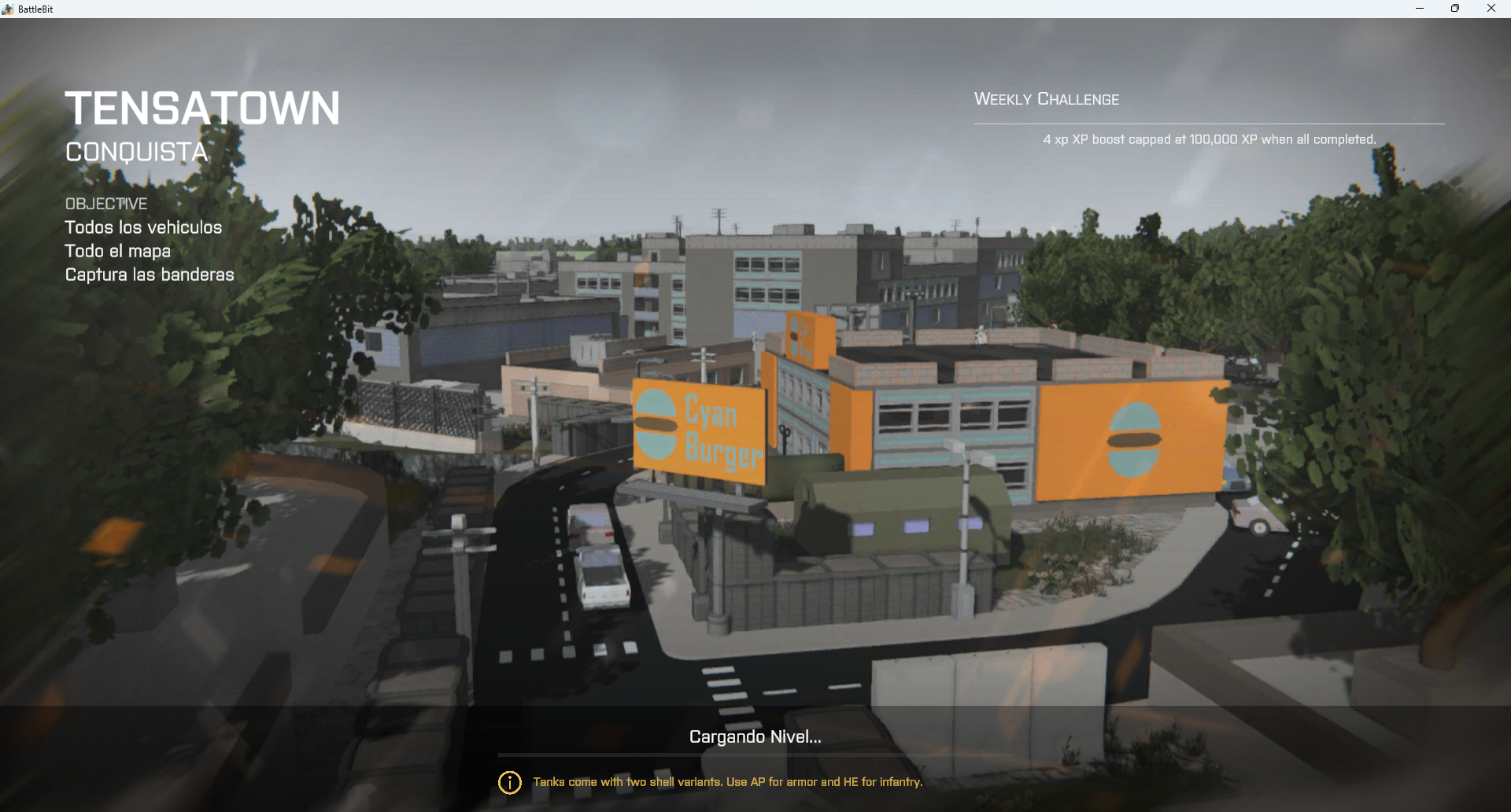Close the BattleBit window
The width and height of the screenshot is (1511, 812).
pyautogui.click(x=1491, y=9)
